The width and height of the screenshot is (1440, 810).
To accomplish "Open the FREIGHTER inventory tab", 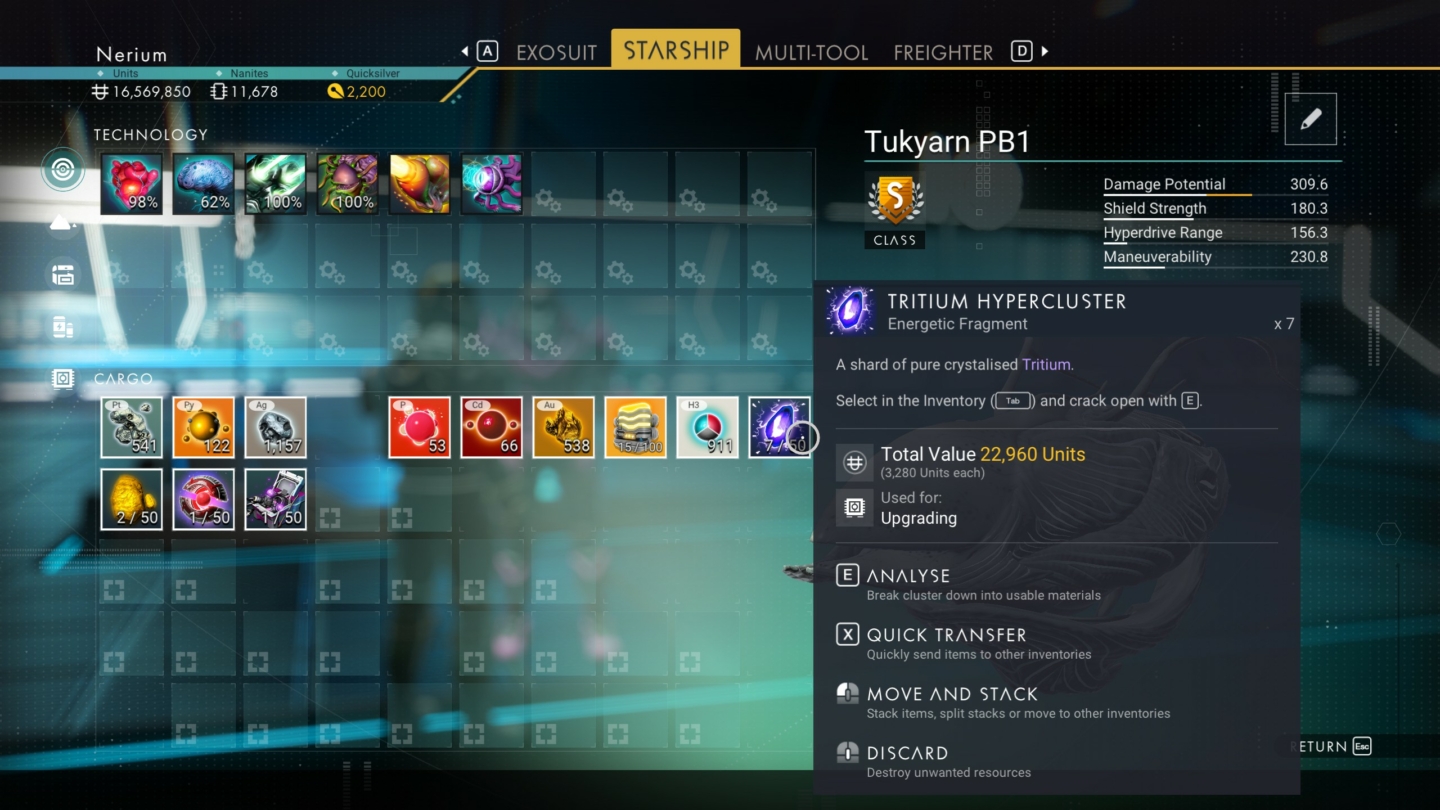I will click(942, 52).
